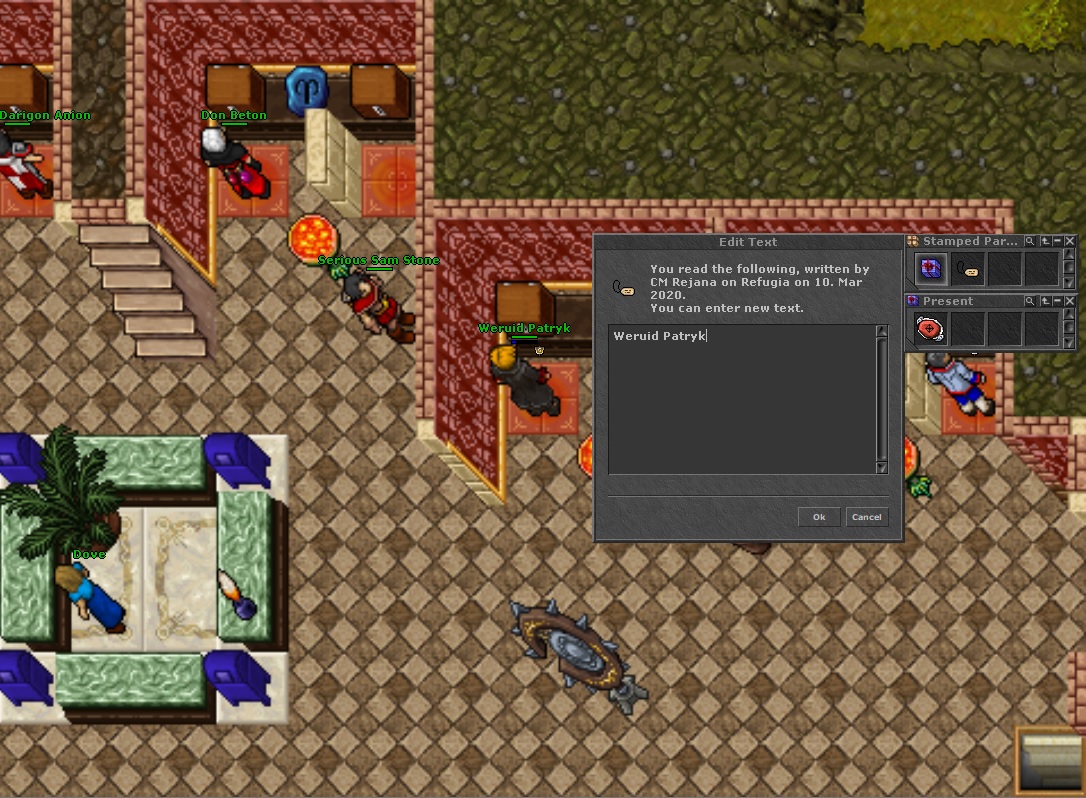Close the Stamped Parcel container window

[x=1070, y=241]
